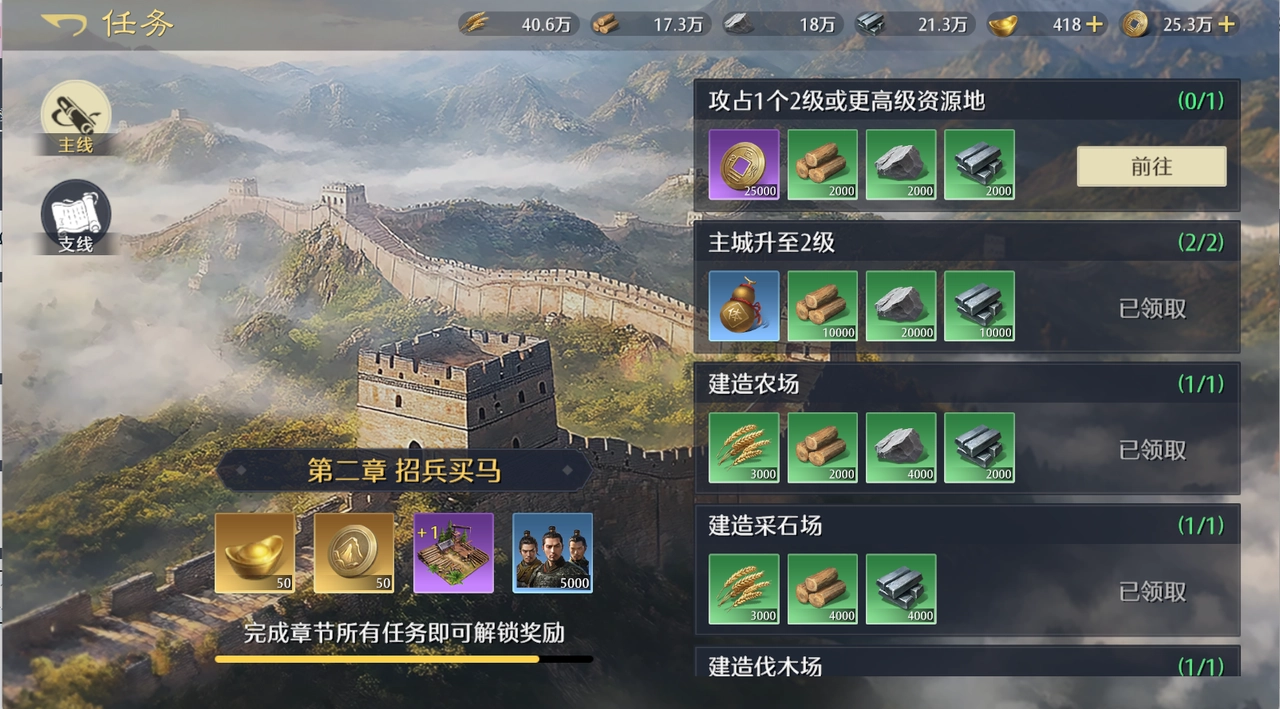
Task: Go back using the return arrow
Action: click(63, 24)
